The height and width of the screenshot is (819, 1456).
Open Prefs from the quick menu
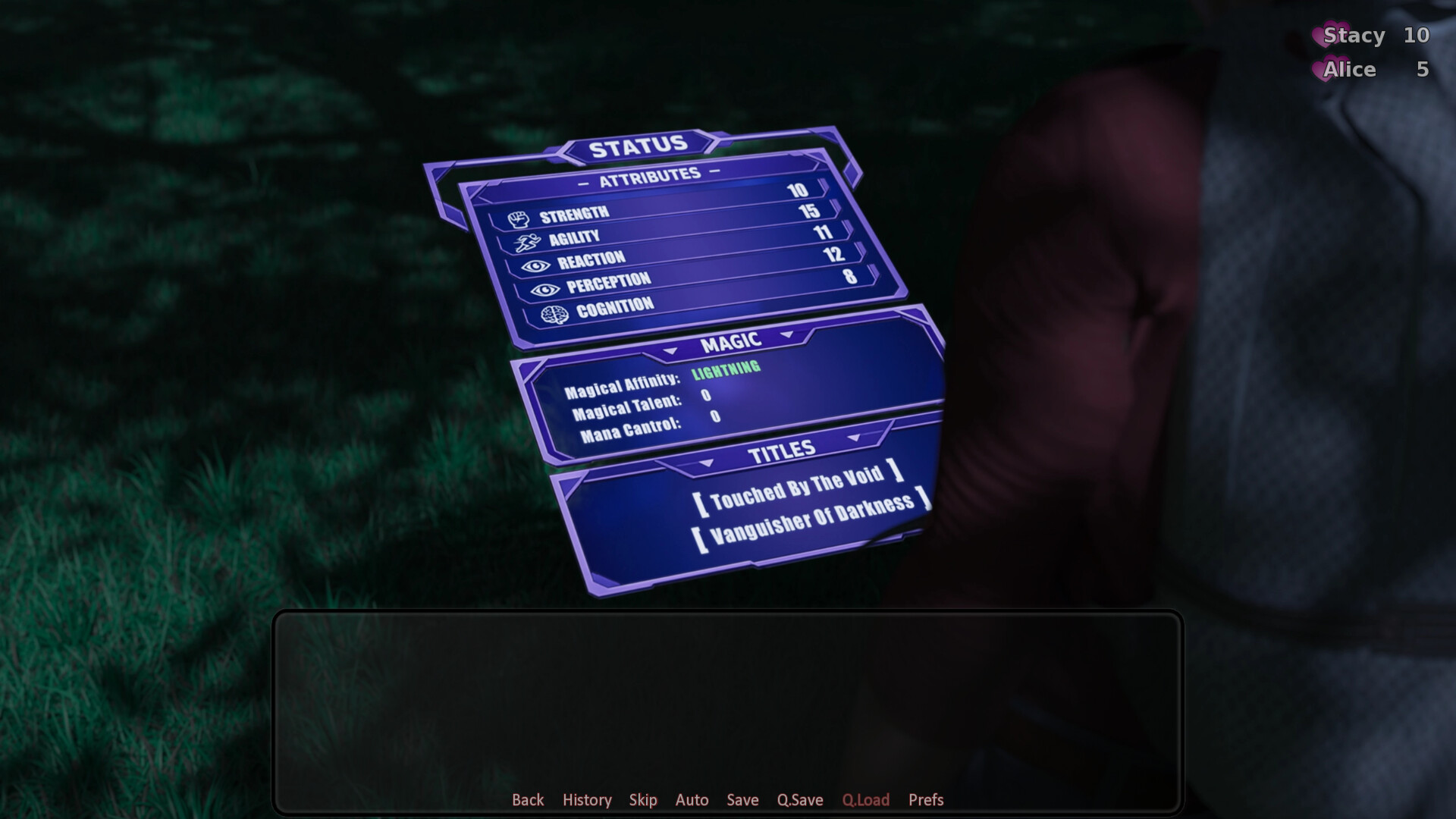925,800
